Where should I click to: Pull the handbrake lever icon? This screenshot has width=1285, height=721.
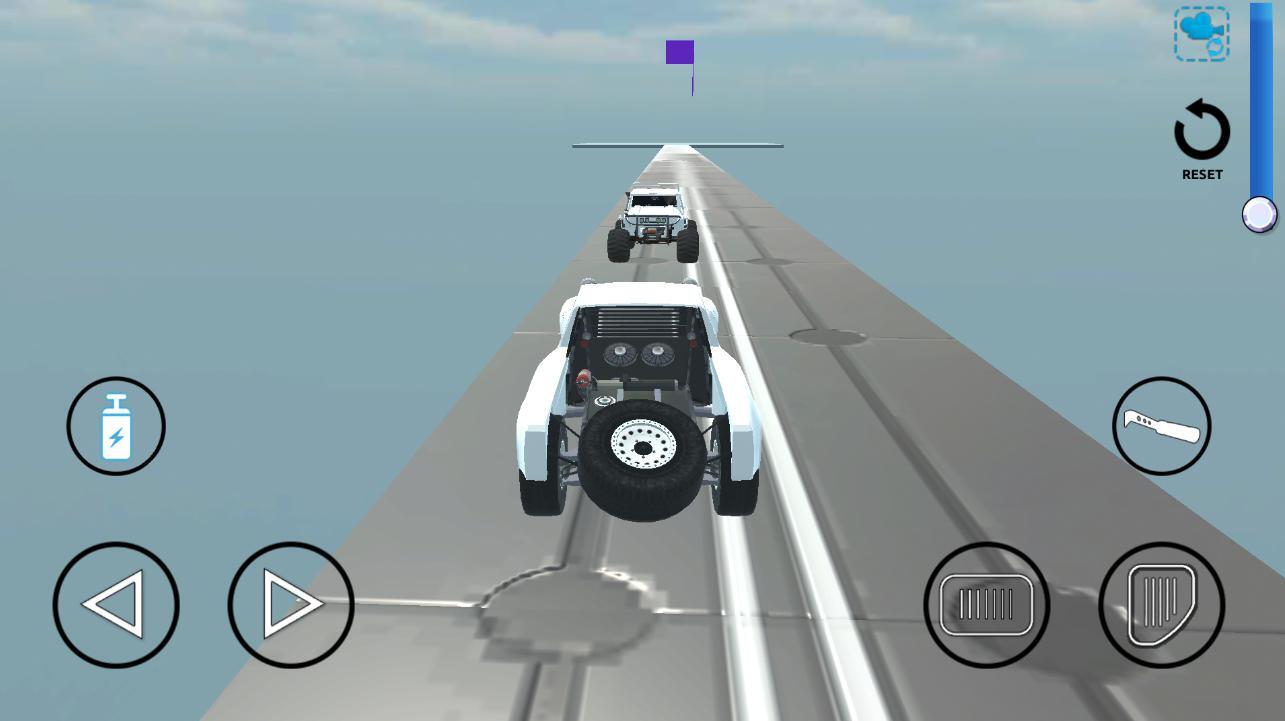[1161, 426]
